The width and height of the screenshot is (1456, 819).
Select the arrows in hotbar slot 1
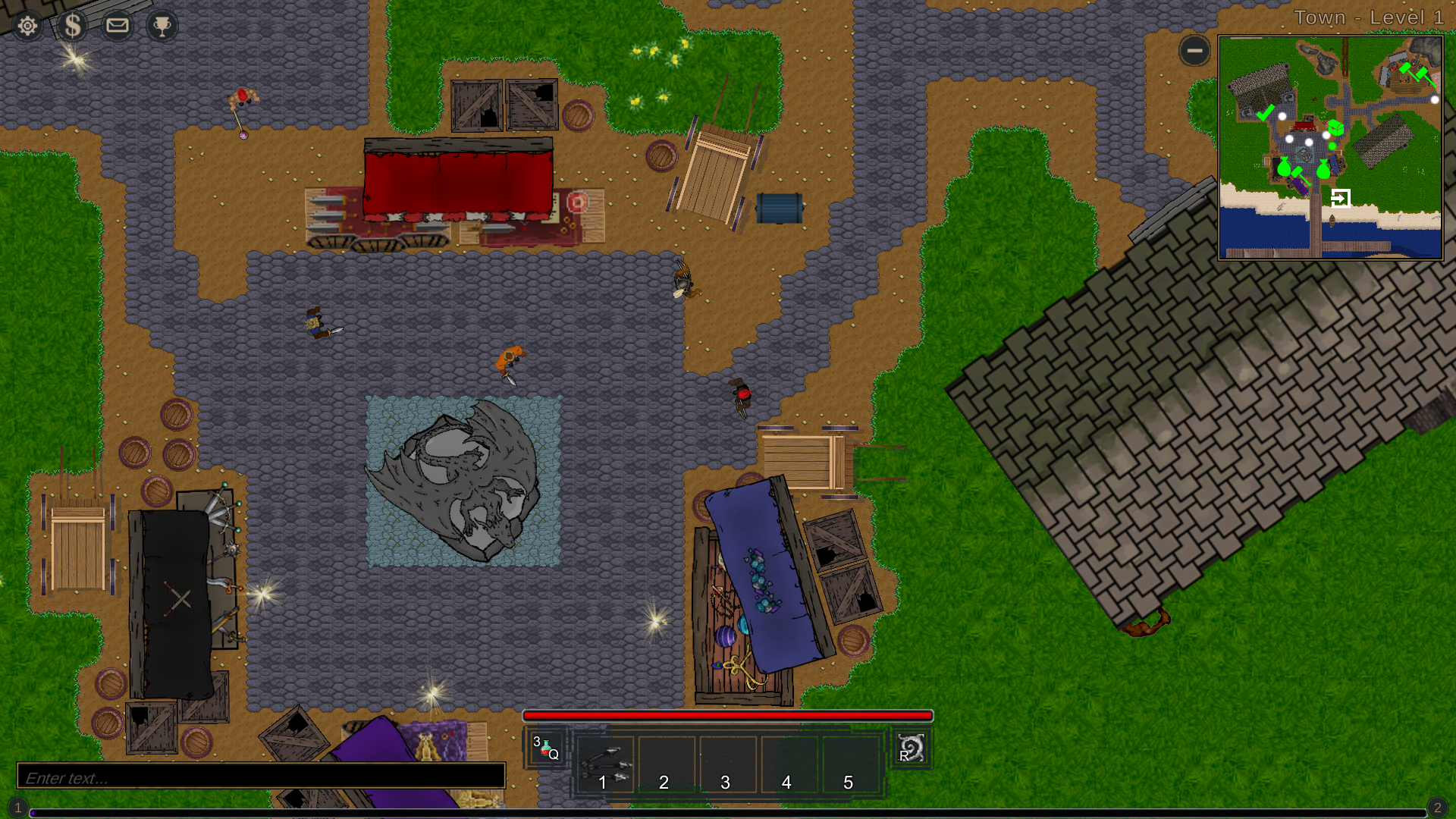(604, 762)
